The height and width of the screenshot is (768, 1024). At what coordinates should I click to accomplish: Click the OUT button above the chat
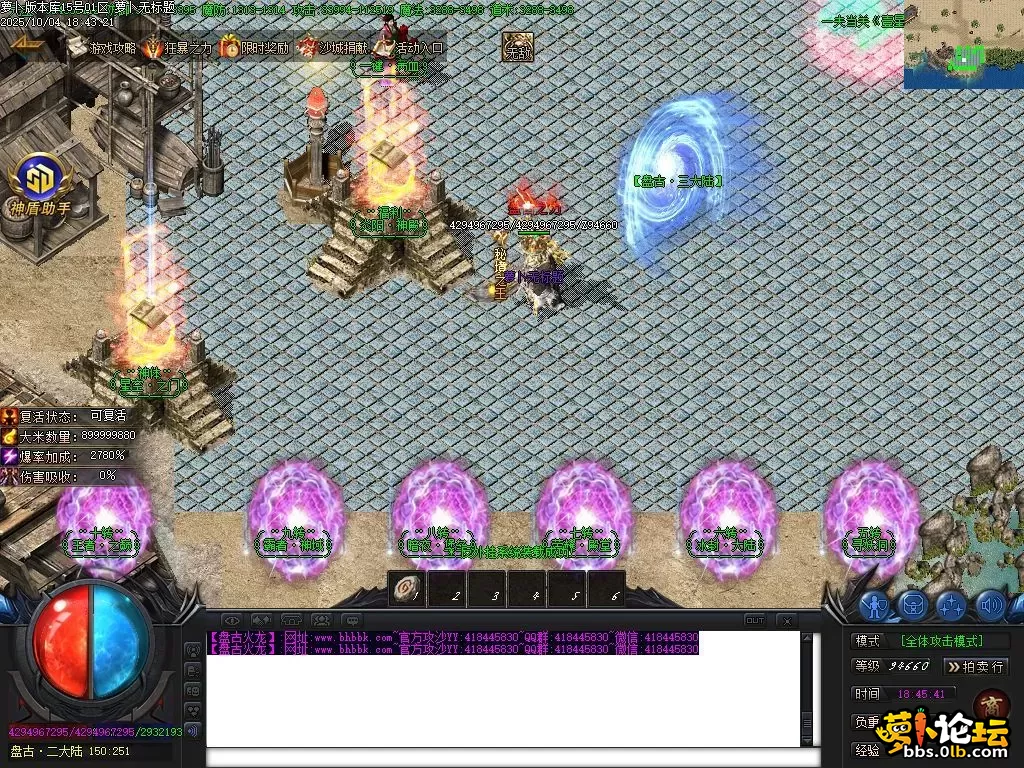755,620
